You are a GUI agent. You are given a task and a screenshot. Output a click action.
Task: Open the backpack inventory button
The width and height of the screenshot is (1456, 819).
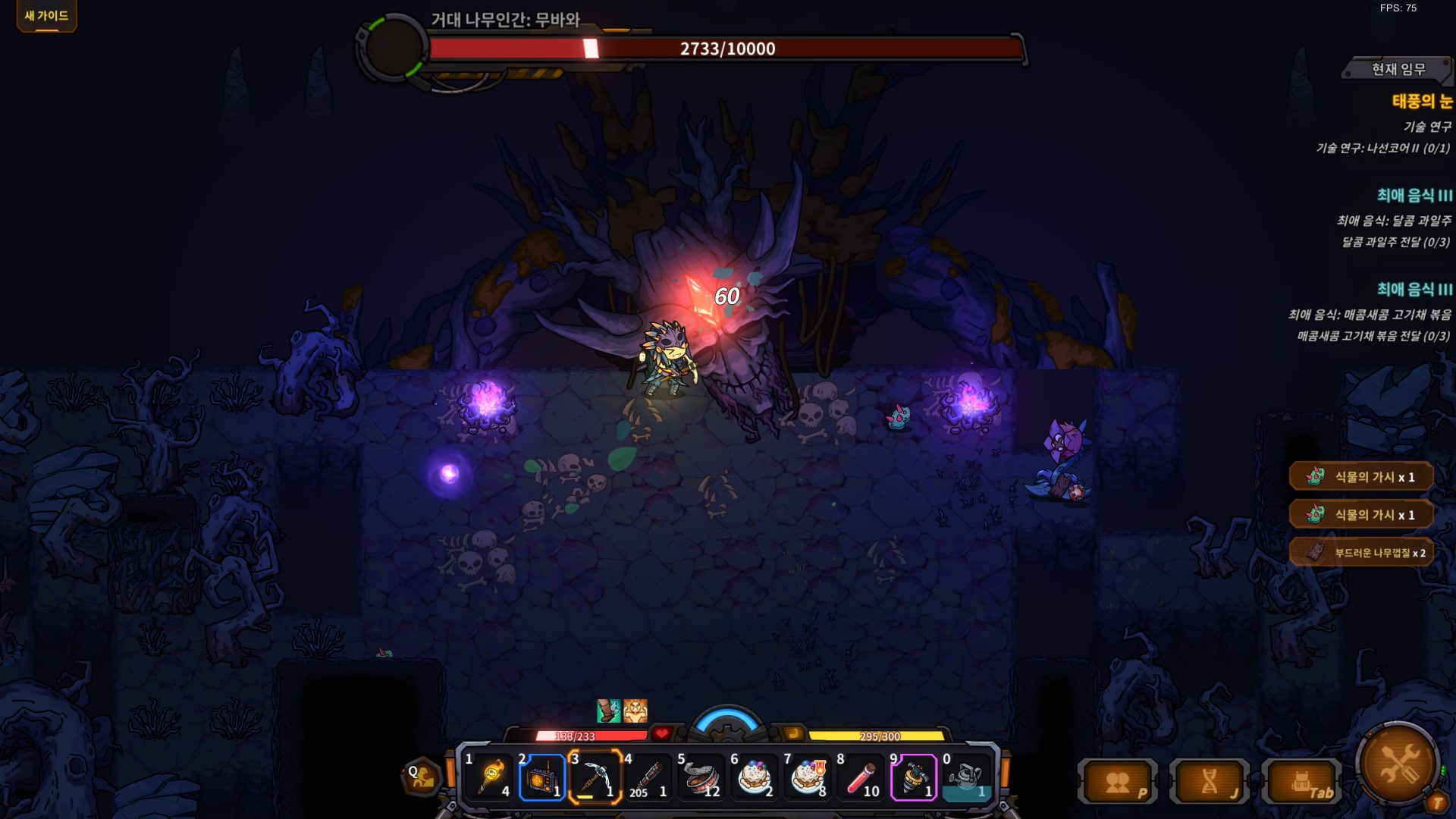tap(1302, 782)
